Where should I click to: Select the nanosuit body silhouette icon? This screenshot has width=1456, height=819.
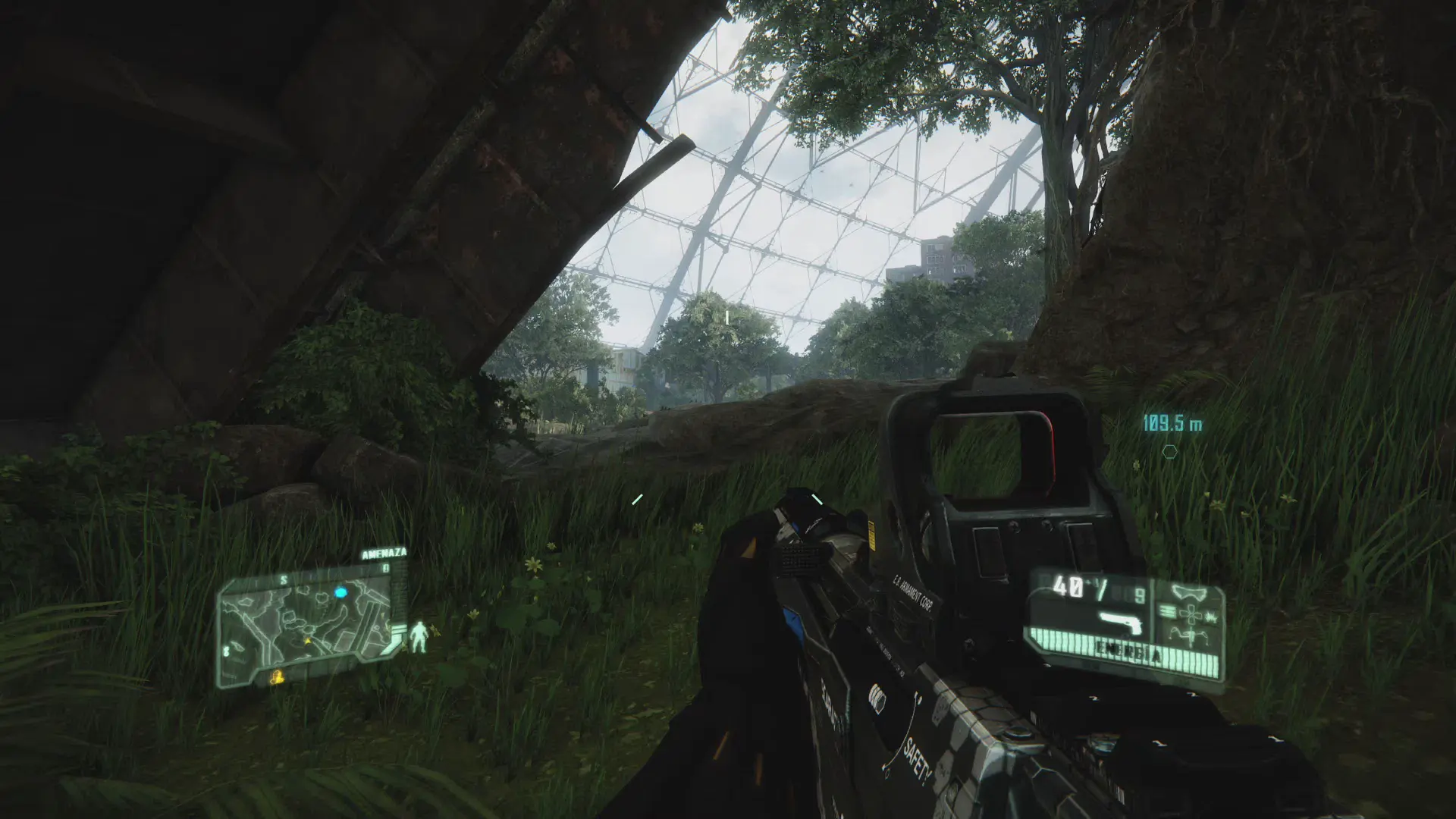pos(418,637)
